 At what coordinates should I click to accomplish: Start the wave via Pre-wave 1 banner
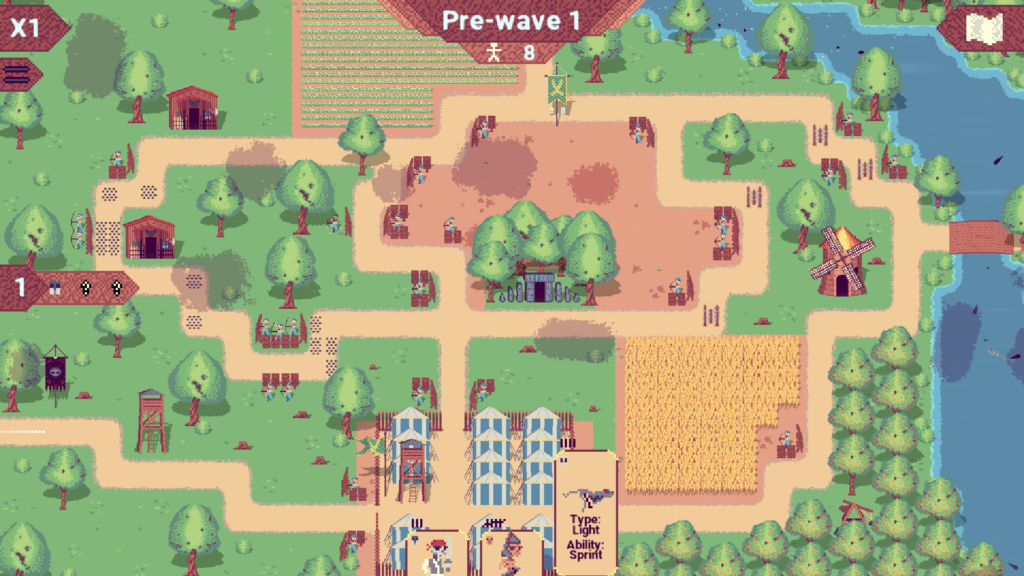point(510,21)
